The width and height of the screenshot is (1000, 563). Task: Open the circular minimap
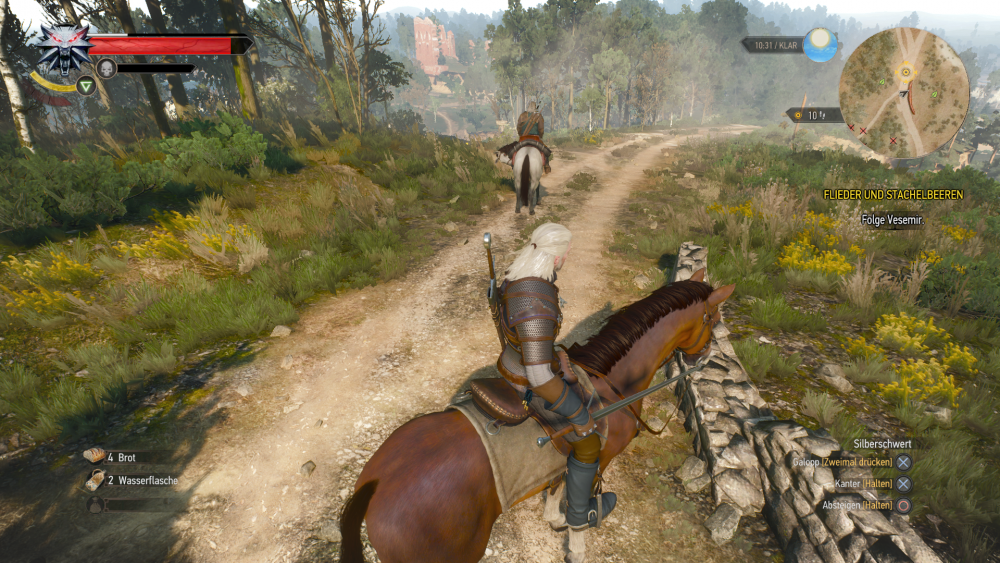[903, 92]
